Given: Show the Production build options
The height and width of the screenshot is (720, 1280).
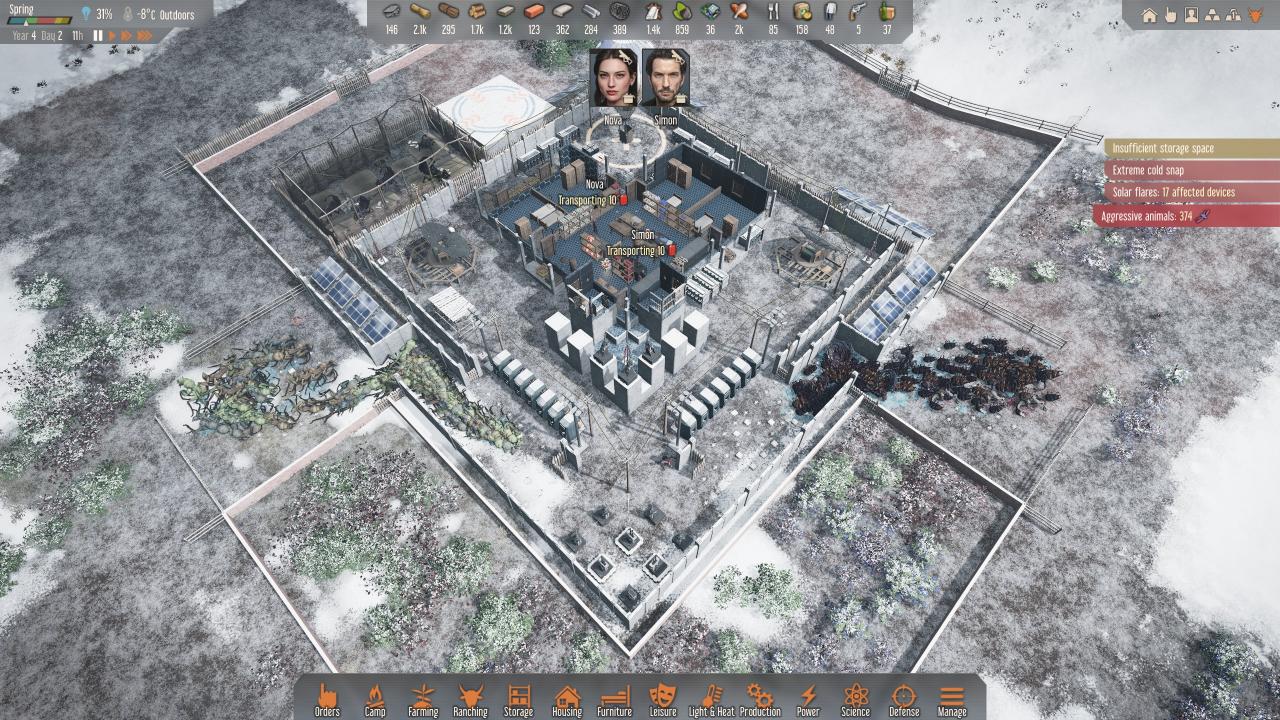Looking at the screenshot, I should click(x=760, y=699).
